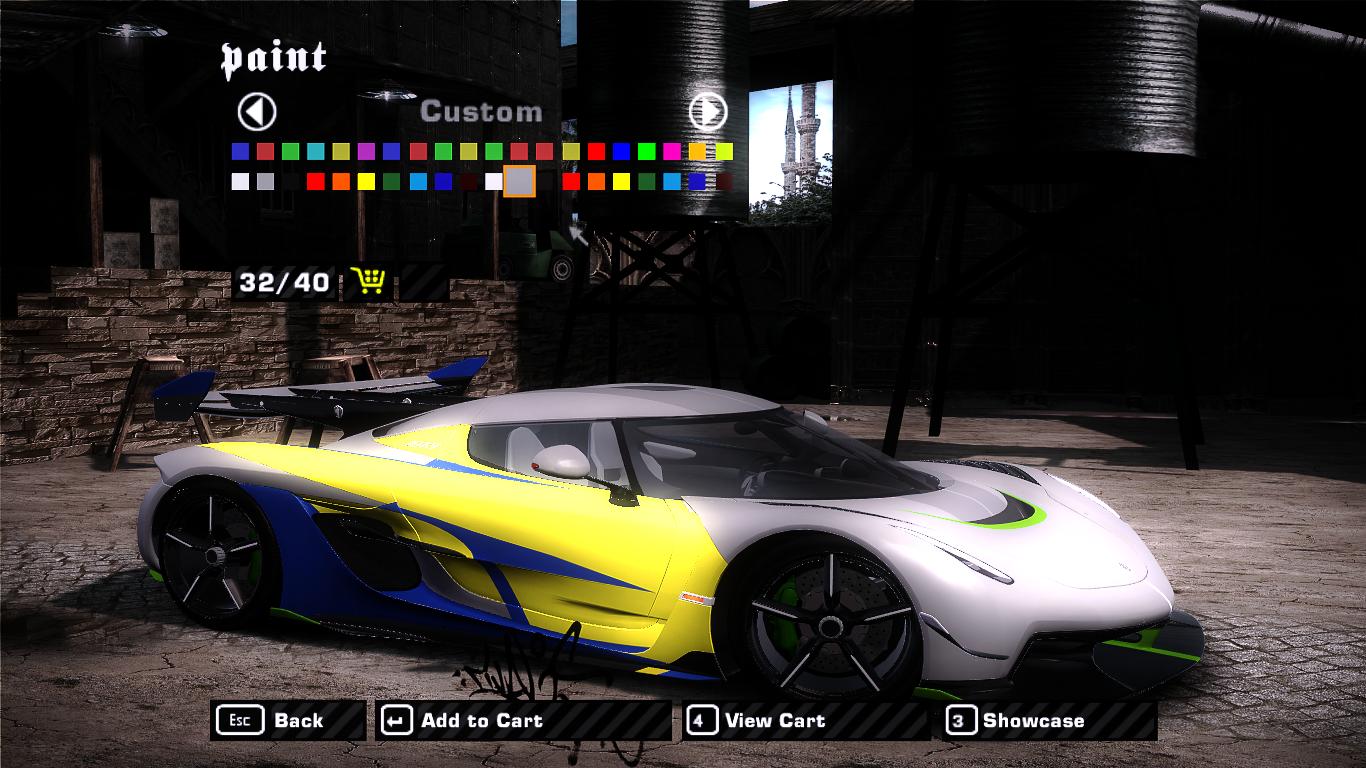
Task: Select the white swatch at far left bottom row
Action: [238, 180]
